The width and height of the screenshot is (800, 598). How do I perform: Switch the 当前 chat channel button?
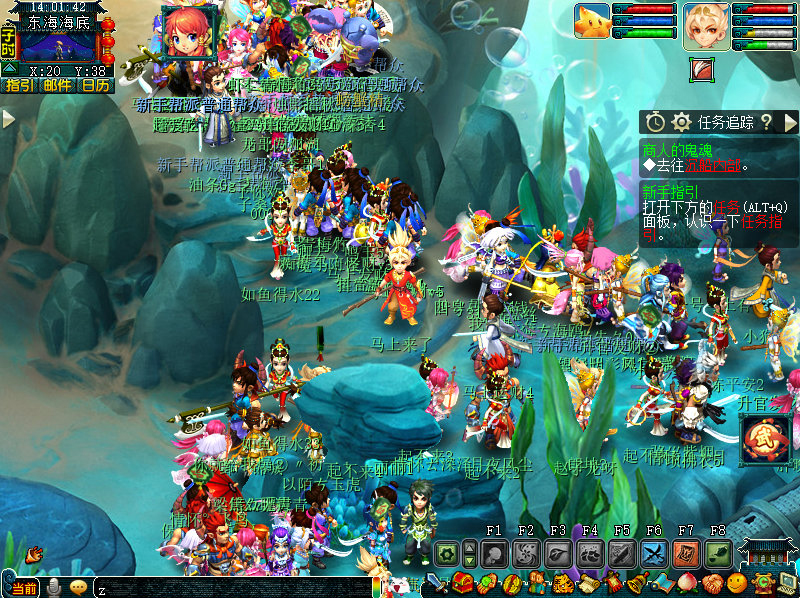pyautogui.click(x=25, y=588)
